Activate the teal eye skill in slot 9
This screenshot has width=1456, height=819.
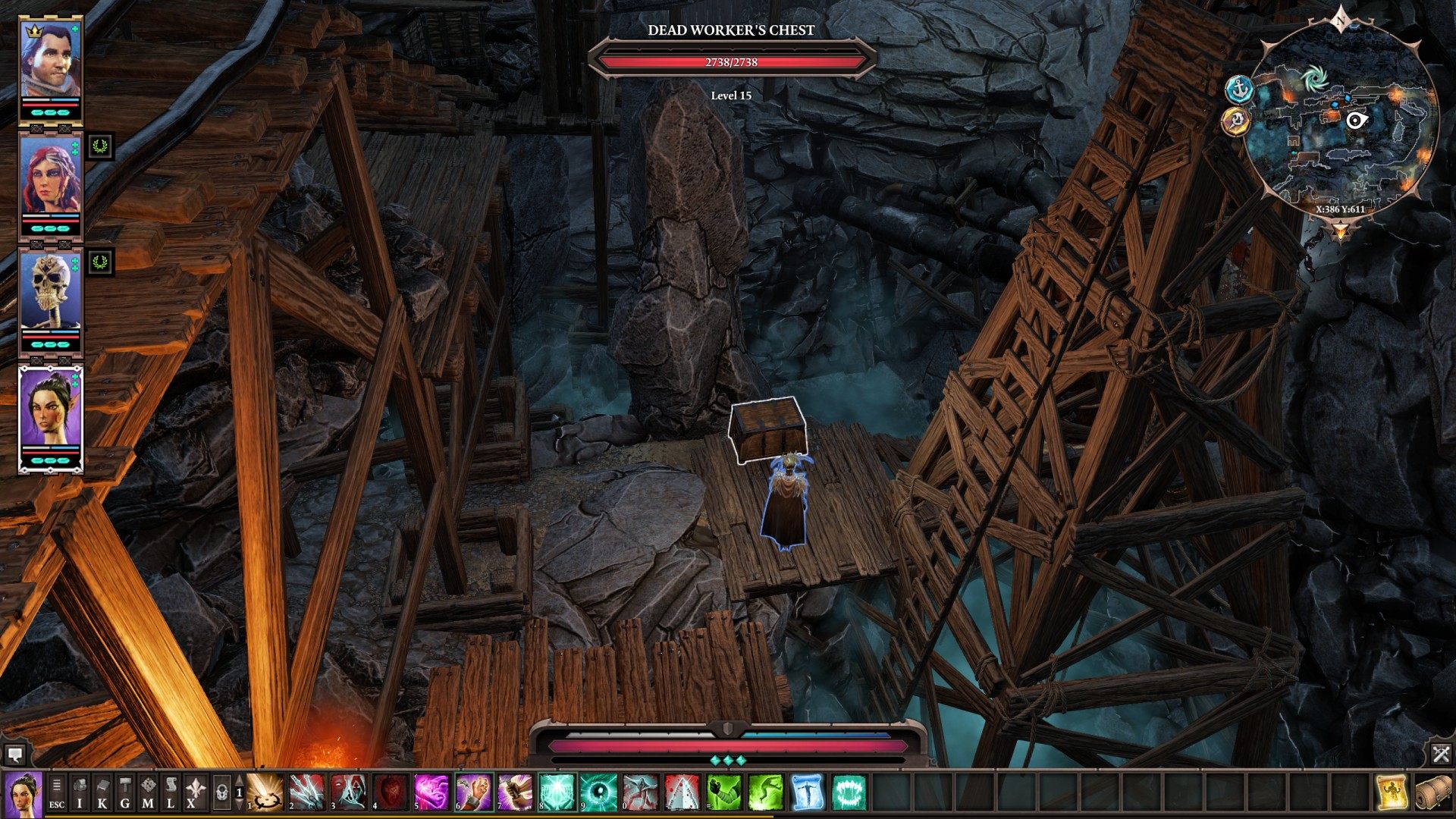point(599,792)
